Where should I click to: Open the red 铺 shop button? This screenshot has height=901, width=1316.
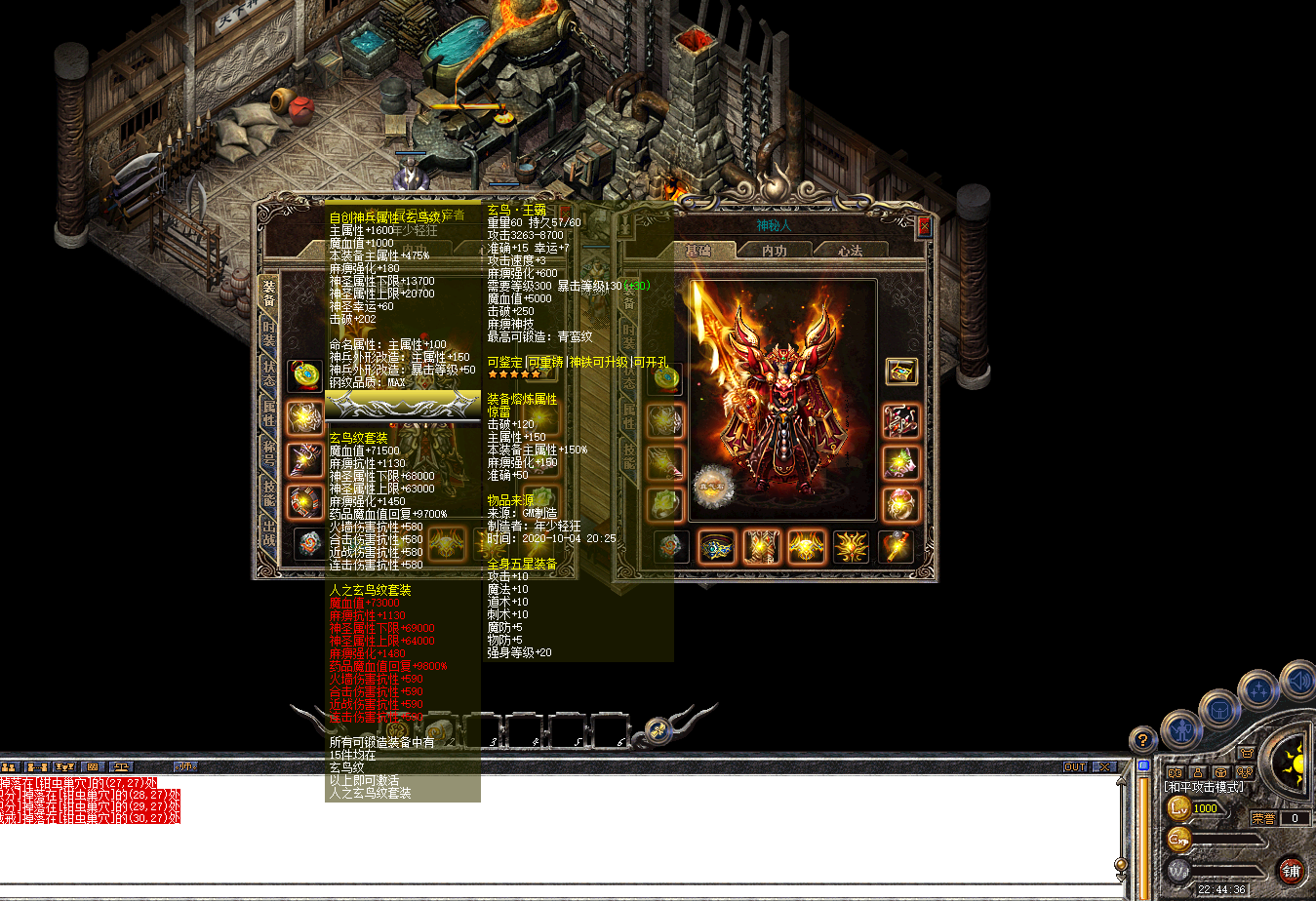click(x=1291, y=870)
